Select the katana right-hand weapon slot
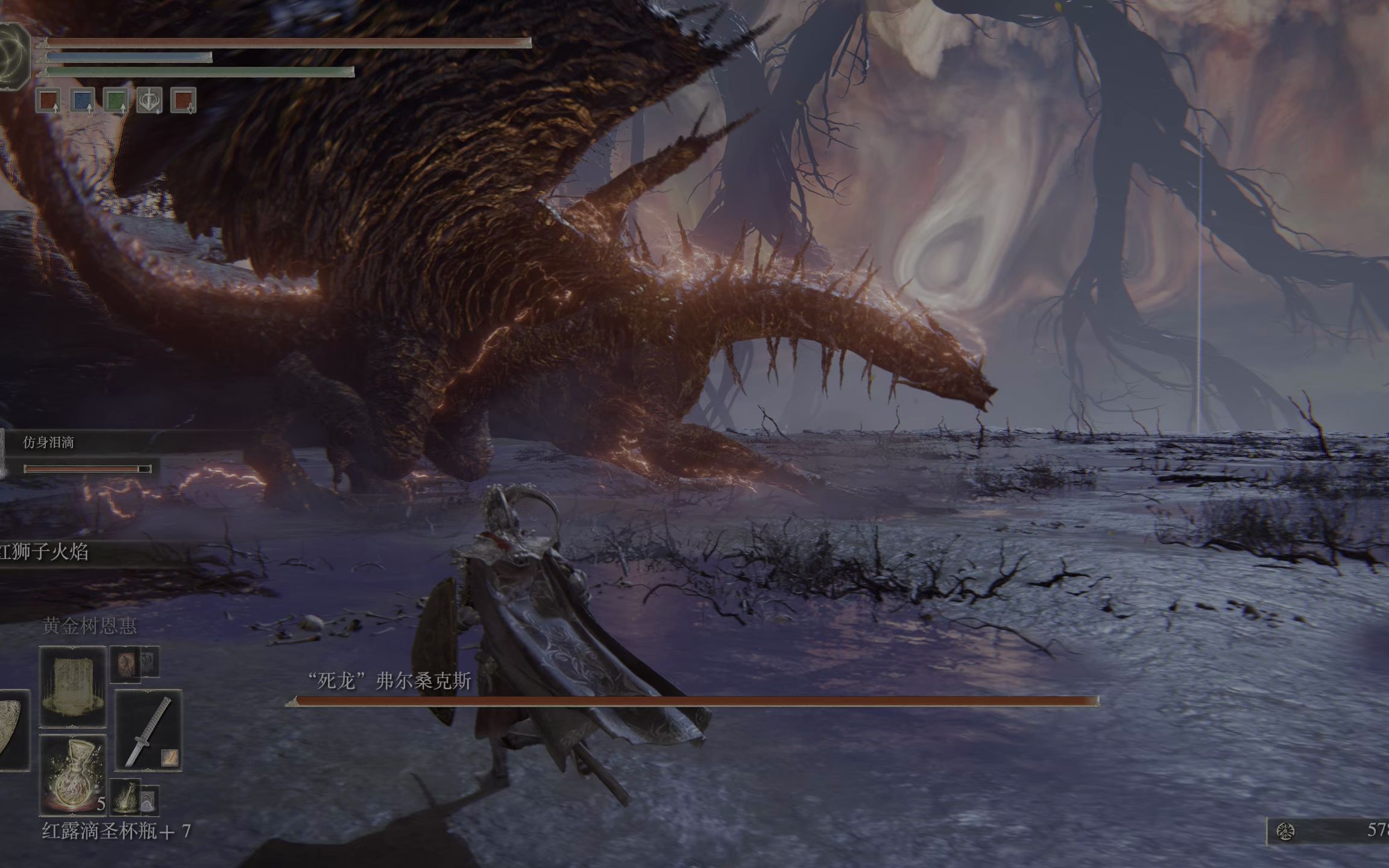This screenshot has height=868, width=1389. click(148, 730)
